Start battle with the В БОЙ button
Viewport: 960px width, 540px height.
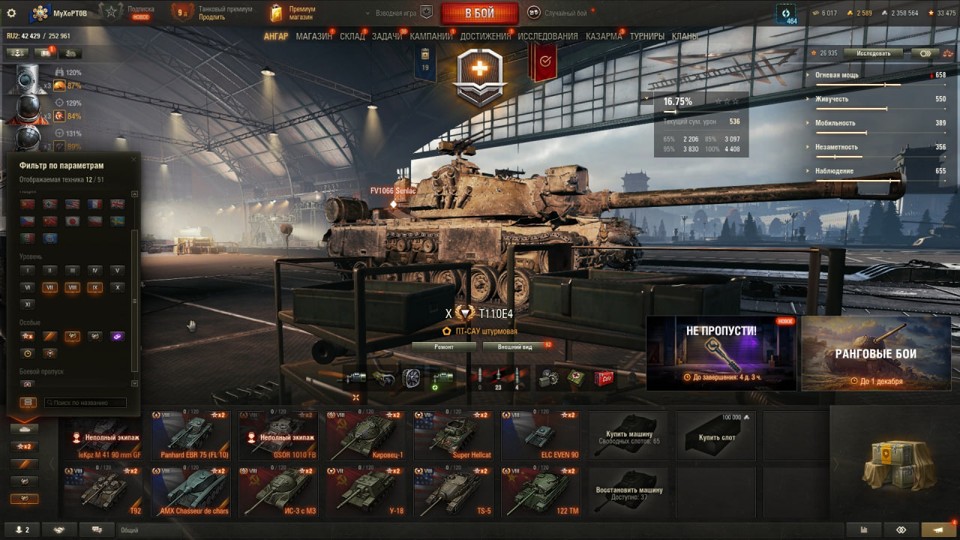(x=479, y=13)
